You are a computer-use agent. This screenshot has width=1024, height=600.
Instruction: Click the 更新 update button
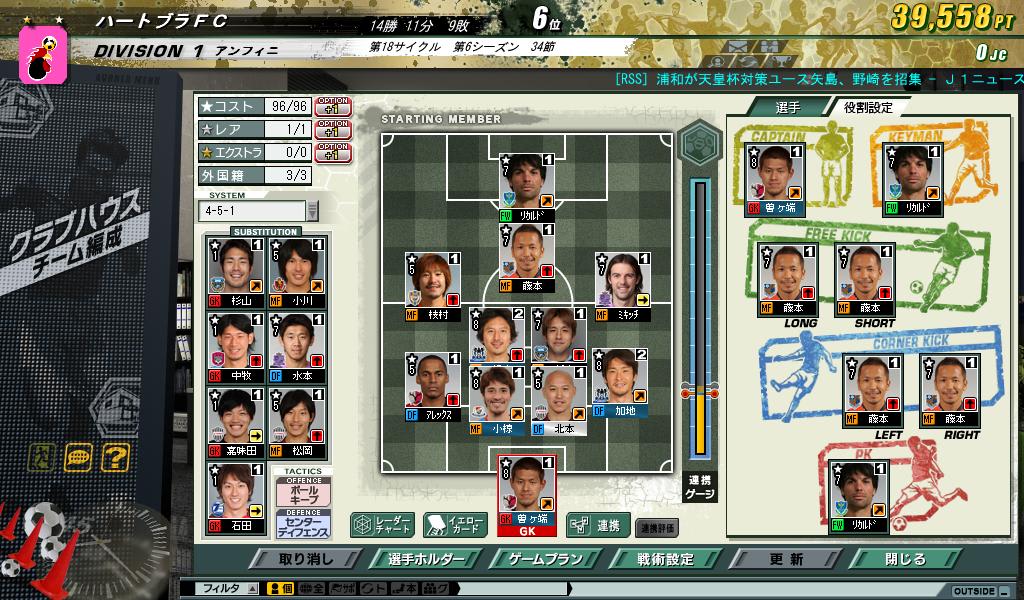(x=786, y=559)
